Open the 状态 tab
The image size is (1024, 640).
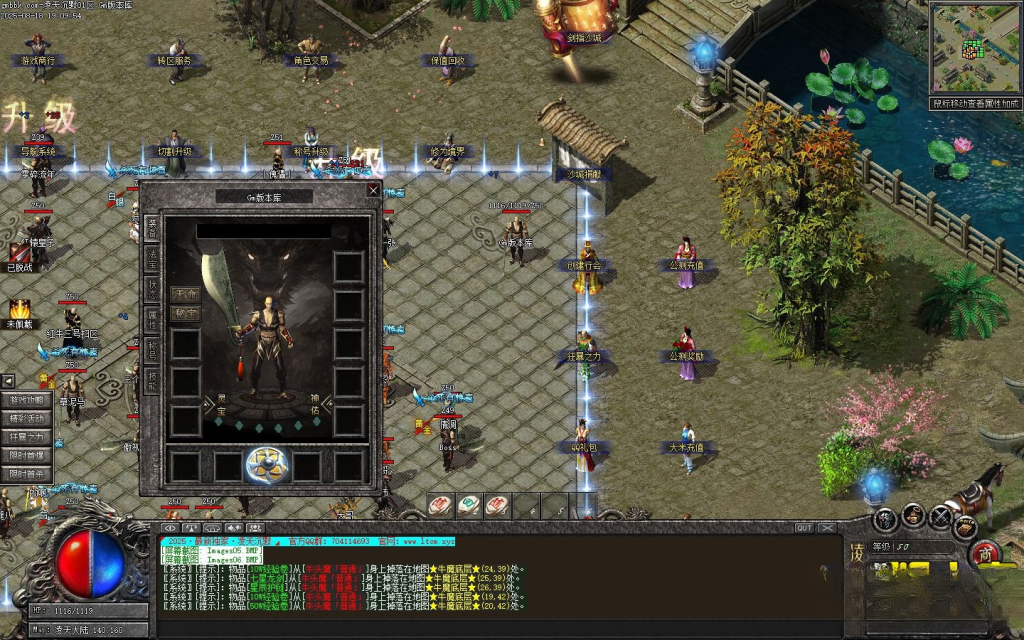point(152,289)
